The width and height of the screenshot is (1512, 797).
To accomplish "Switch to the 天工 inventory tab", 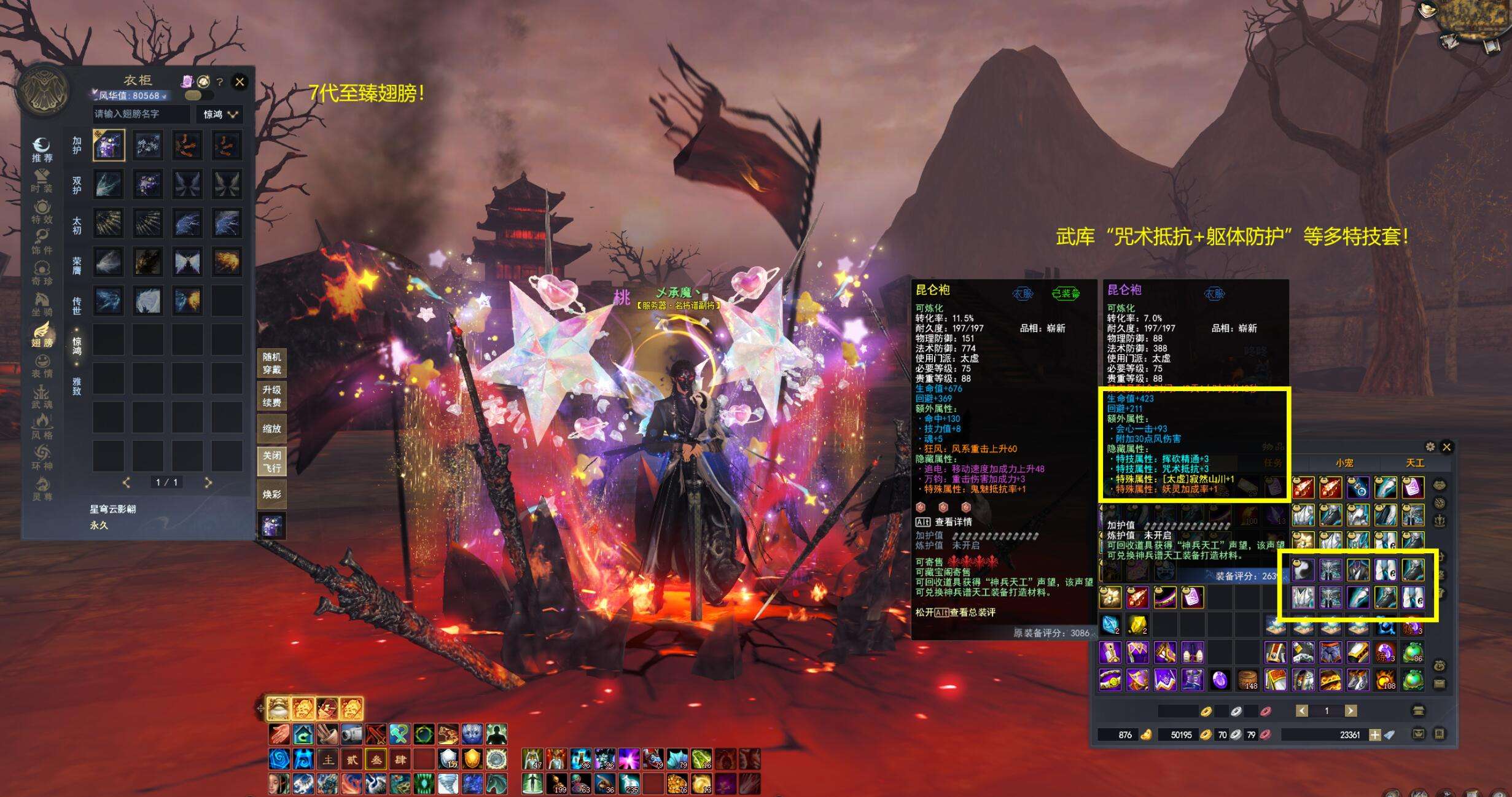I will pos(1415,463).
